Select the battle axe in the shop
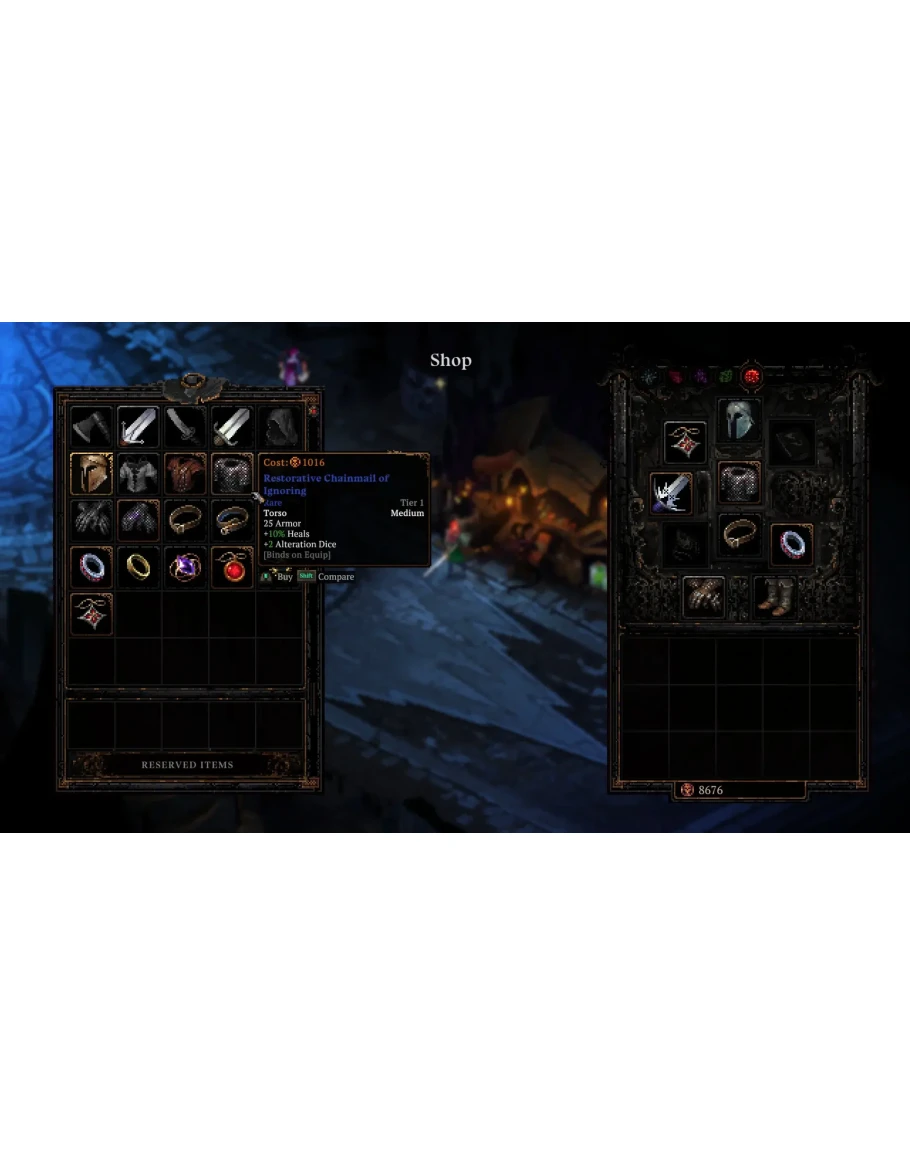Image resolution: width=910 pixels, height=1155 pixels. (91, 427)
